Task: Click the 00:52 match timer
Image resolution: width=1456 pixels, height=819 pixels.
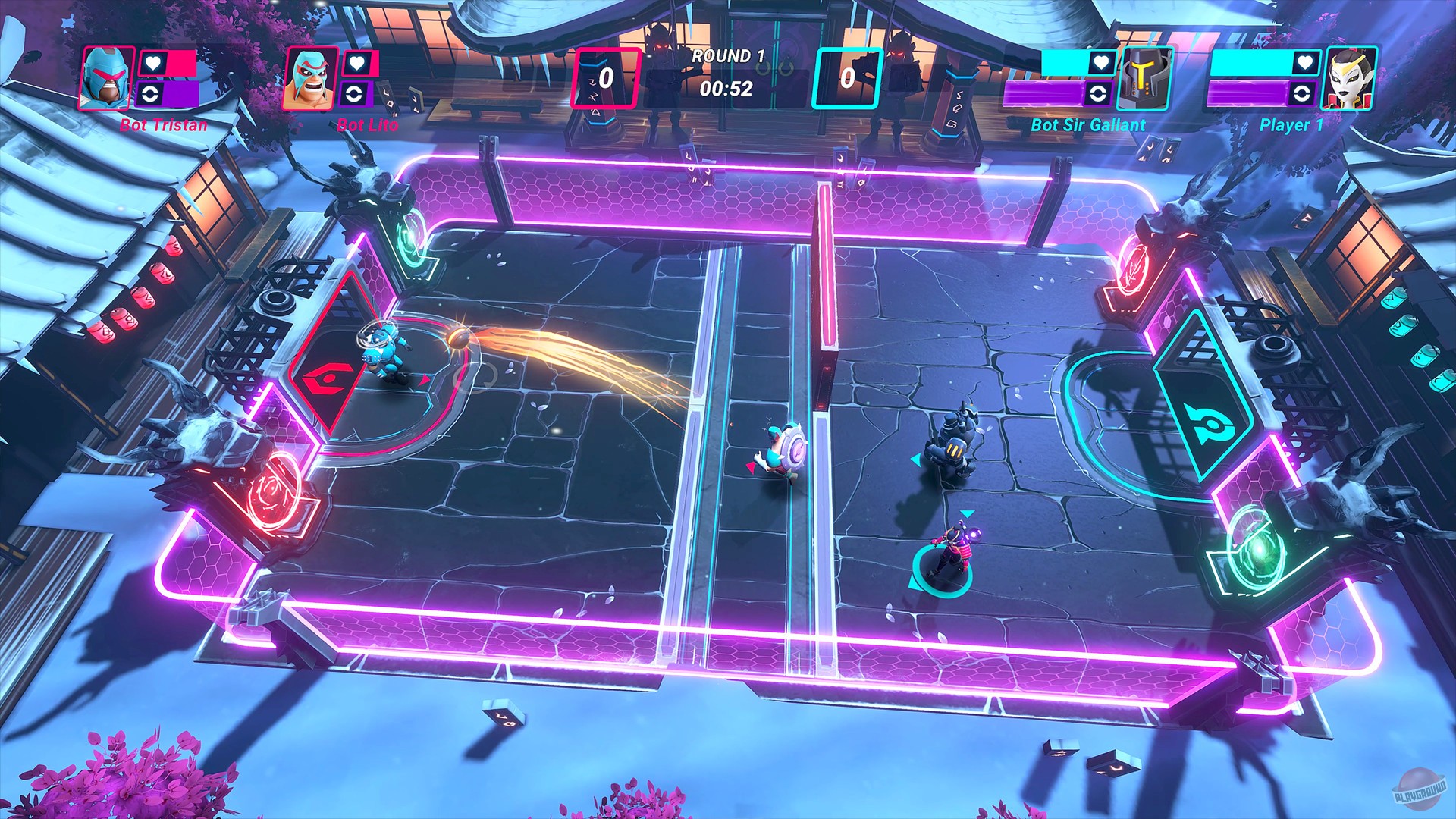Action: (726, 89)
